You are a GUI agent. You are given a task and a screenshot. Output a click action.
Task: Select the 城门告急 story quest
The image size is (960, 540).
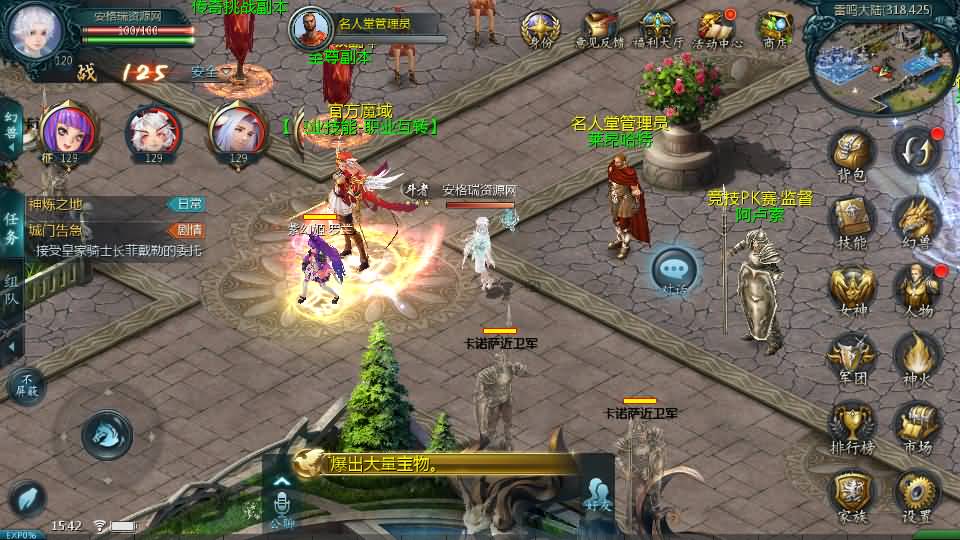(x=110, y=229)
